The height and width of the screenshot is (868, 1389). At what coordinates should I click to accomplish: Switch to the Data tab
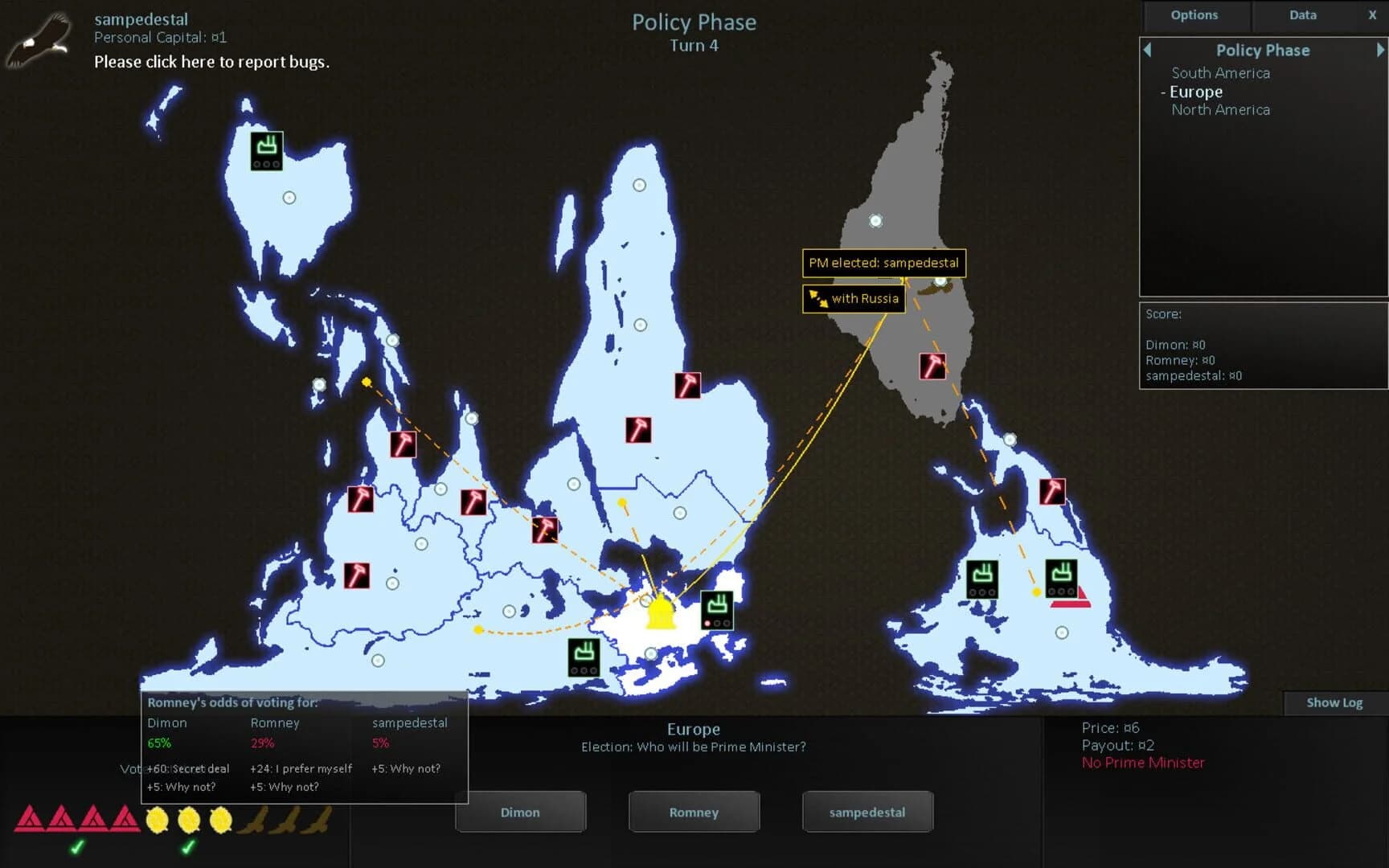pos(1302,14)
